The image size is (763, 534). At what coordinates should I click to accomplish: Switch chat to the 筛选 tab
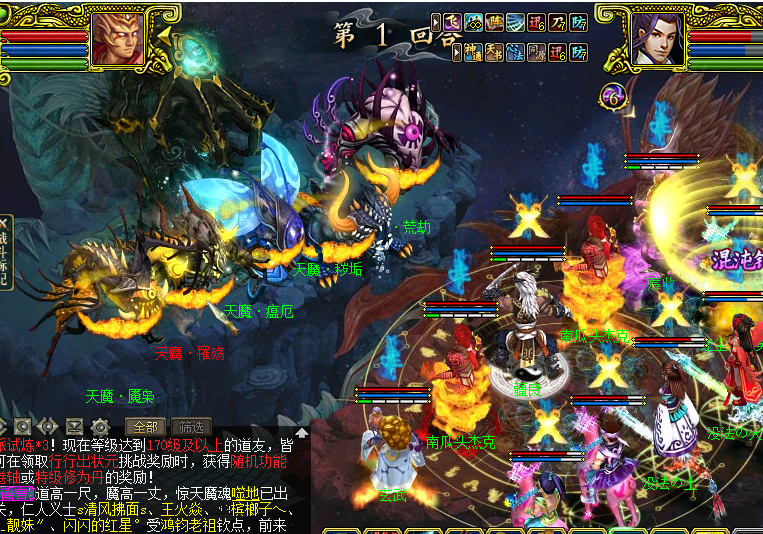tap(190, 426)
